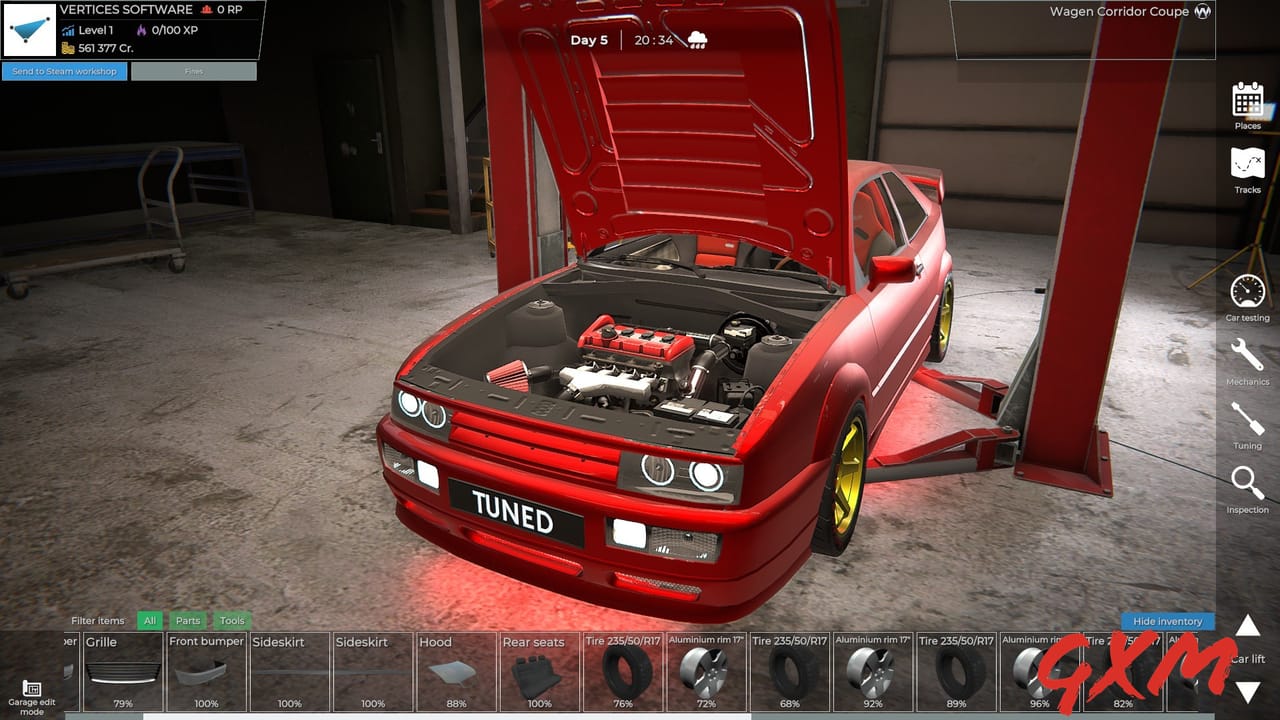Send the design to Steam workshop

coord(63,71)
